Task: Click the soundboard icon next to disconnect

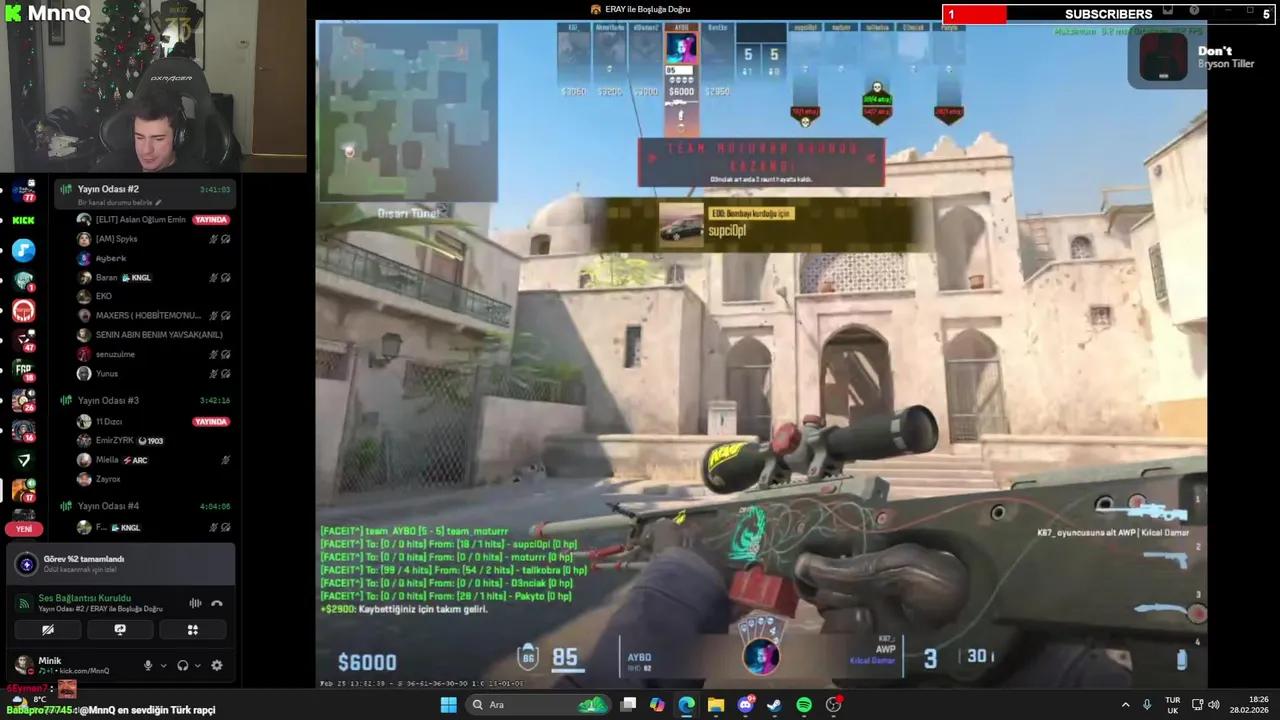Action: (195, 603)
